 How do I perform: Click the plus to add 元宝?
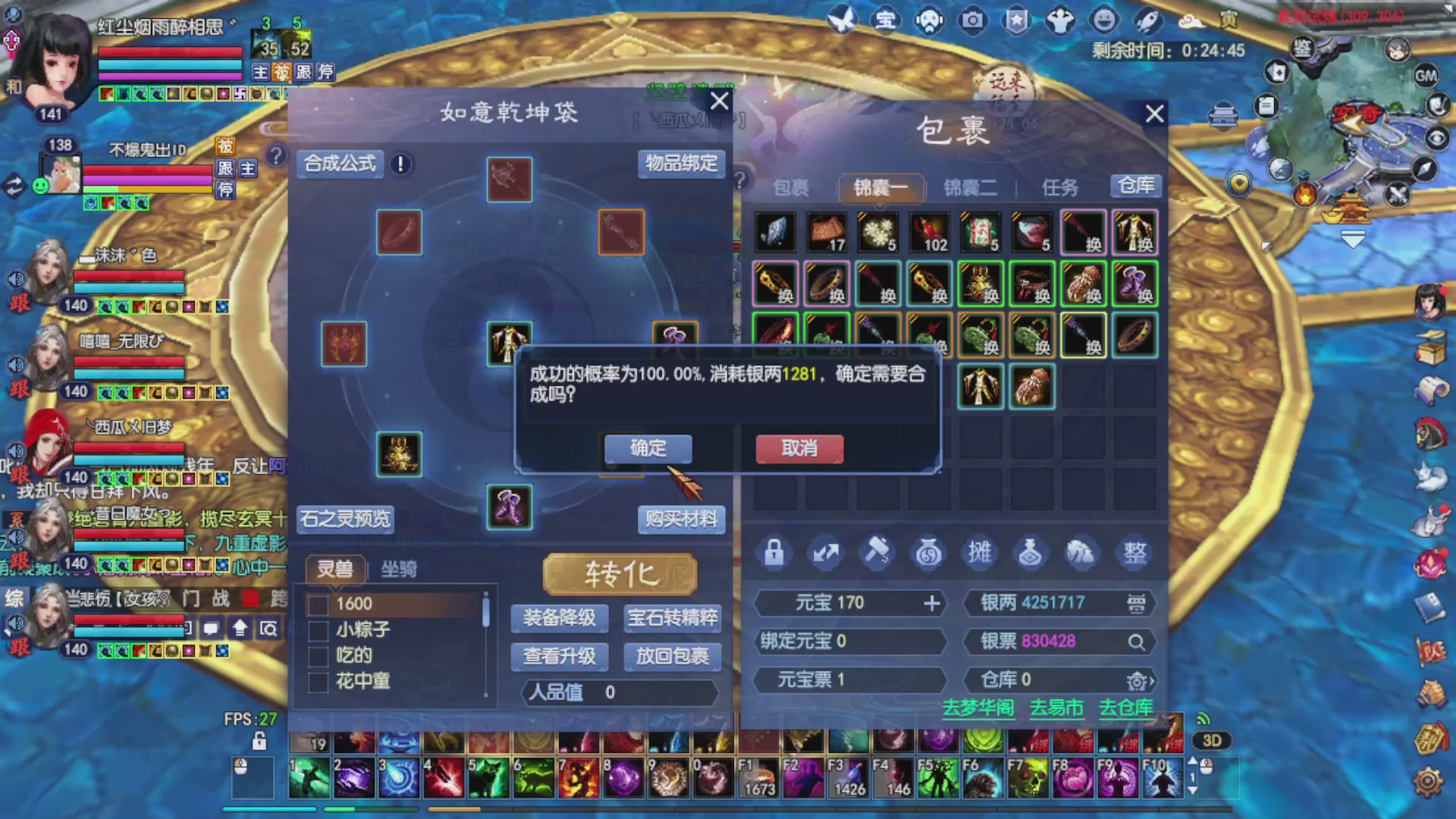931,603
